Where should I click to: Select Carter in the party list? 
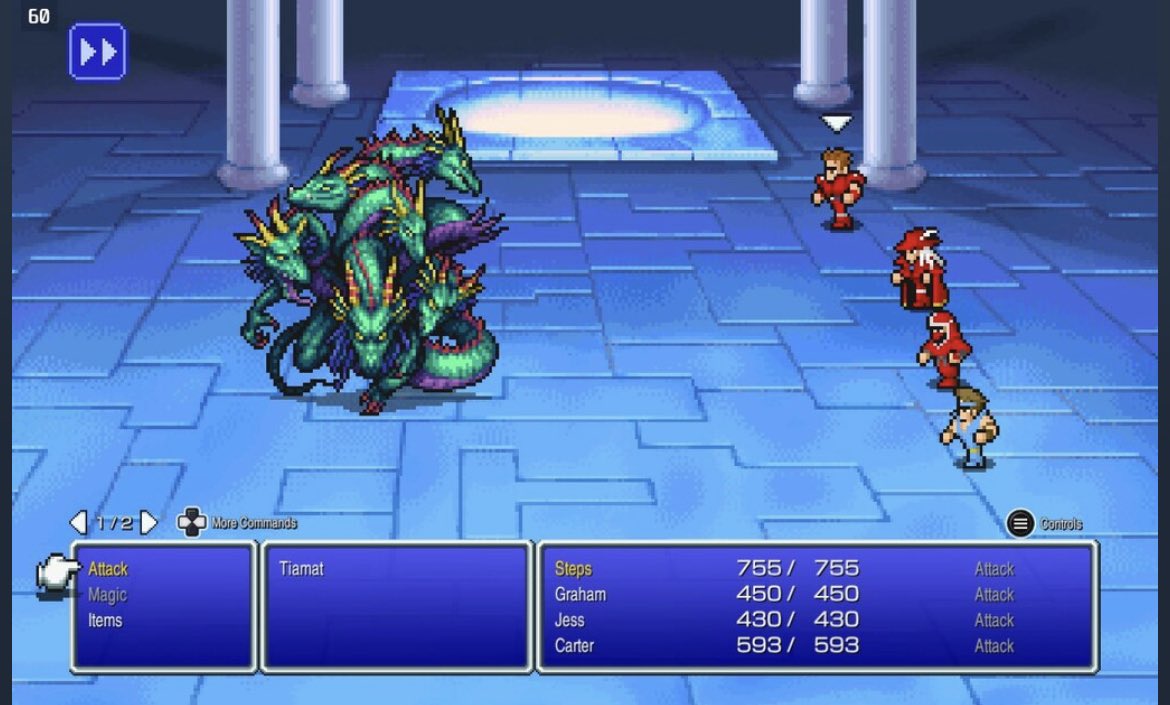click(x=574, y=646)
